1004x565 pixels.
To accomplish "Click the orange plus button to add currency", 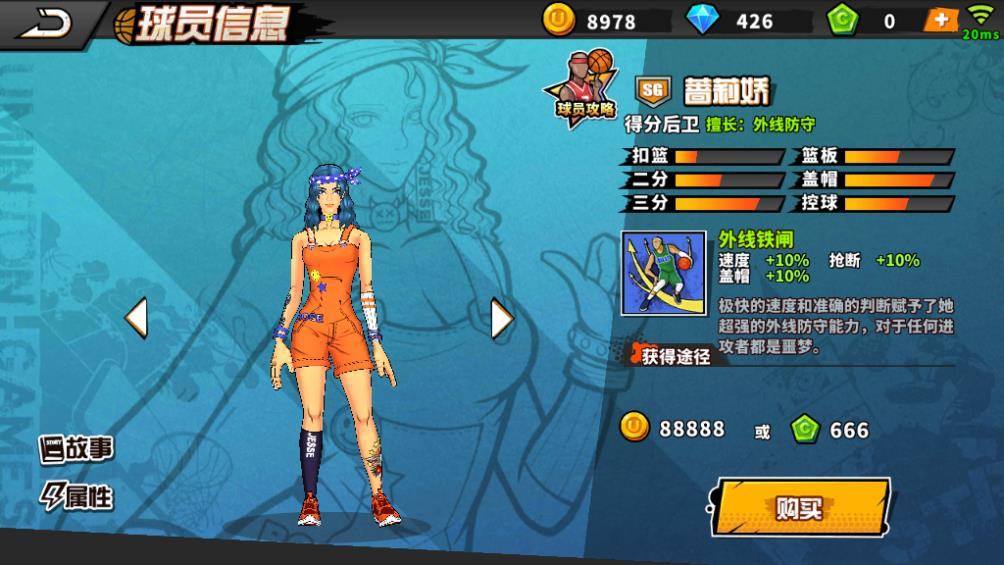I will click(x=940, y=20).
